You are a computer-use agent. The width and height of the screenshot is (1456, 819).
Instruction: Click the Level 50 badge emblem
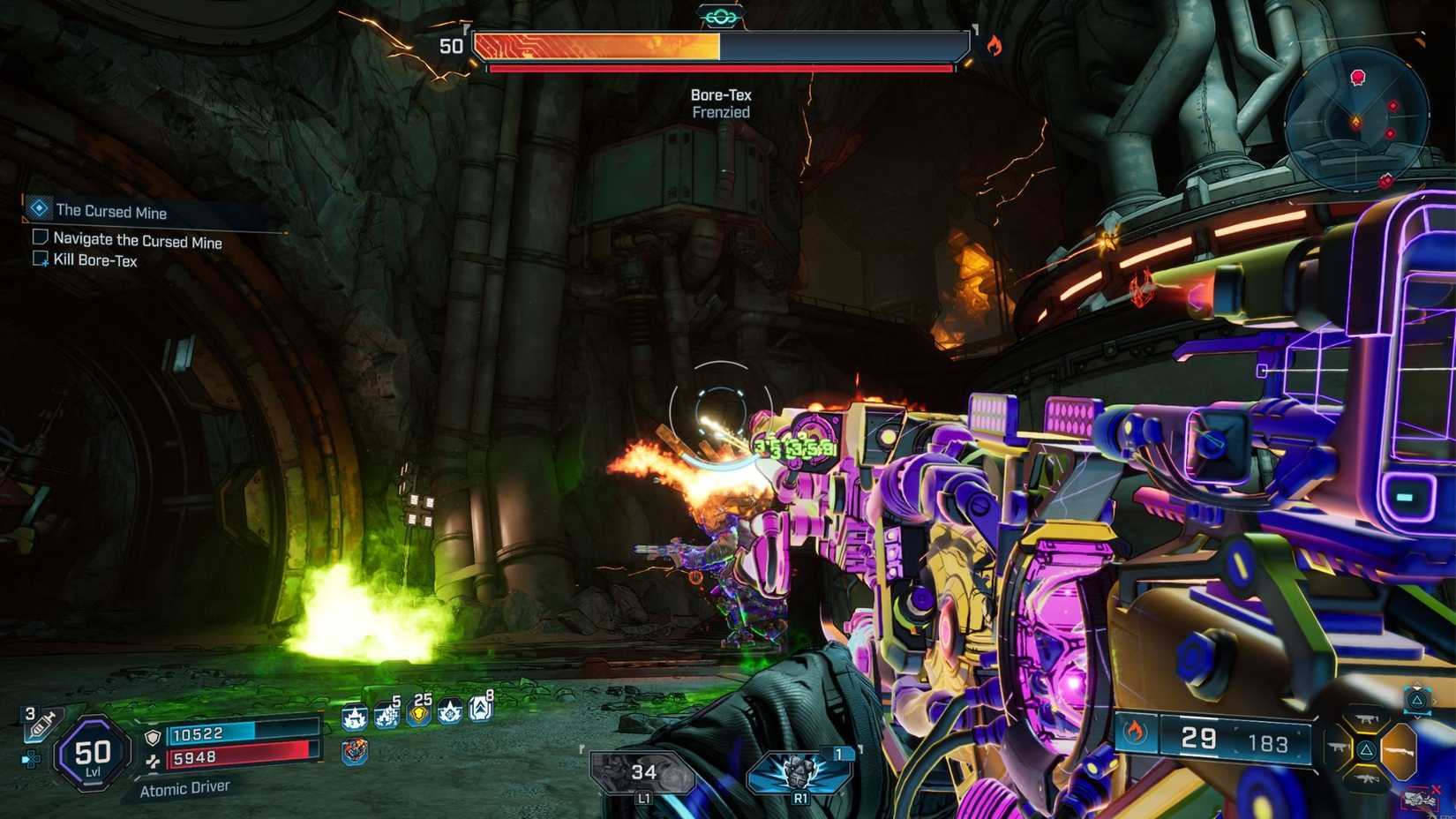[91, 752]
